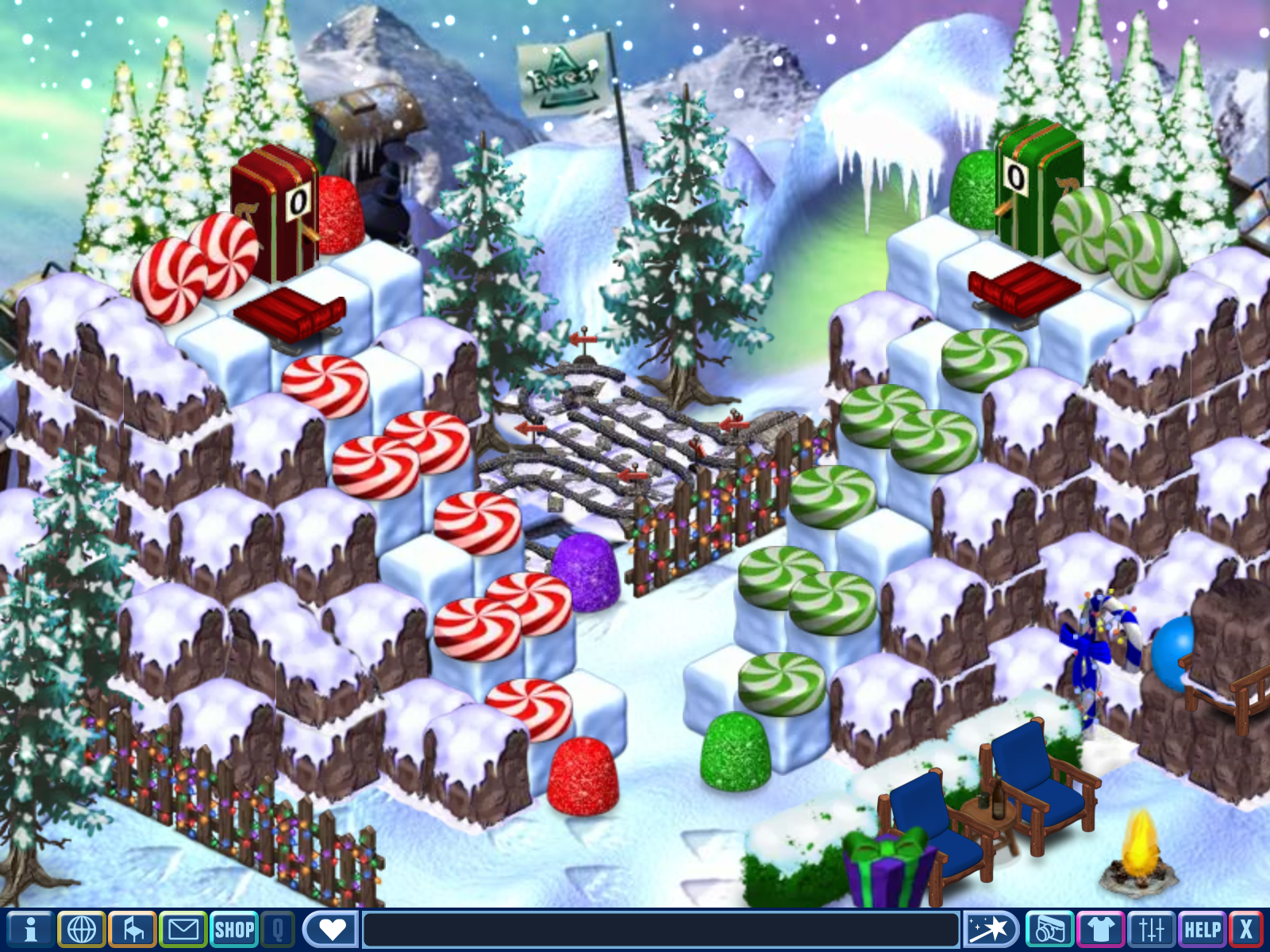
Task: Open the furniture chair button
Action: (x=133, y=929)
